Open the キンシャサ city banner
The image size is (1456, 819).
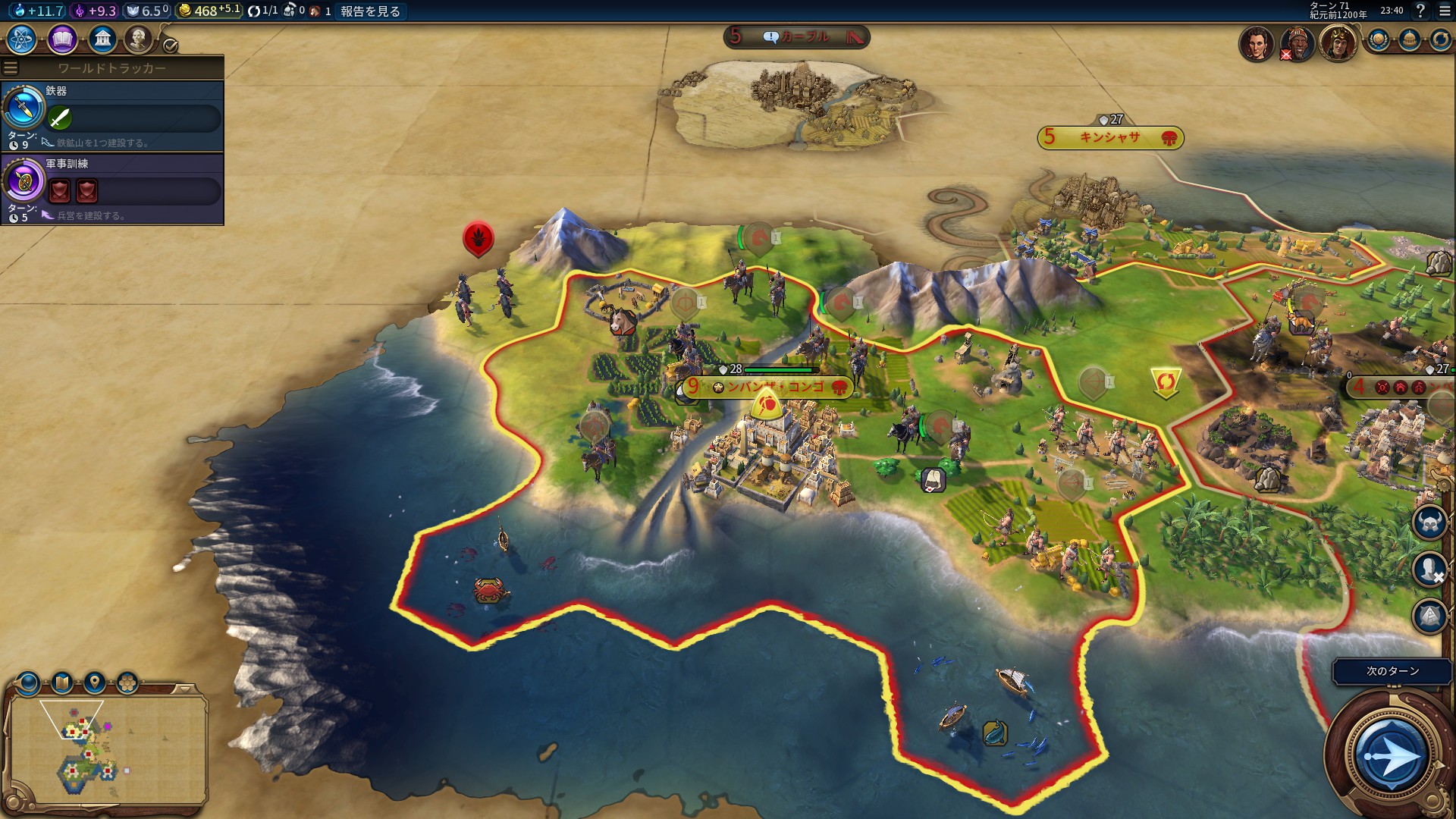[x=1109, y=137]
